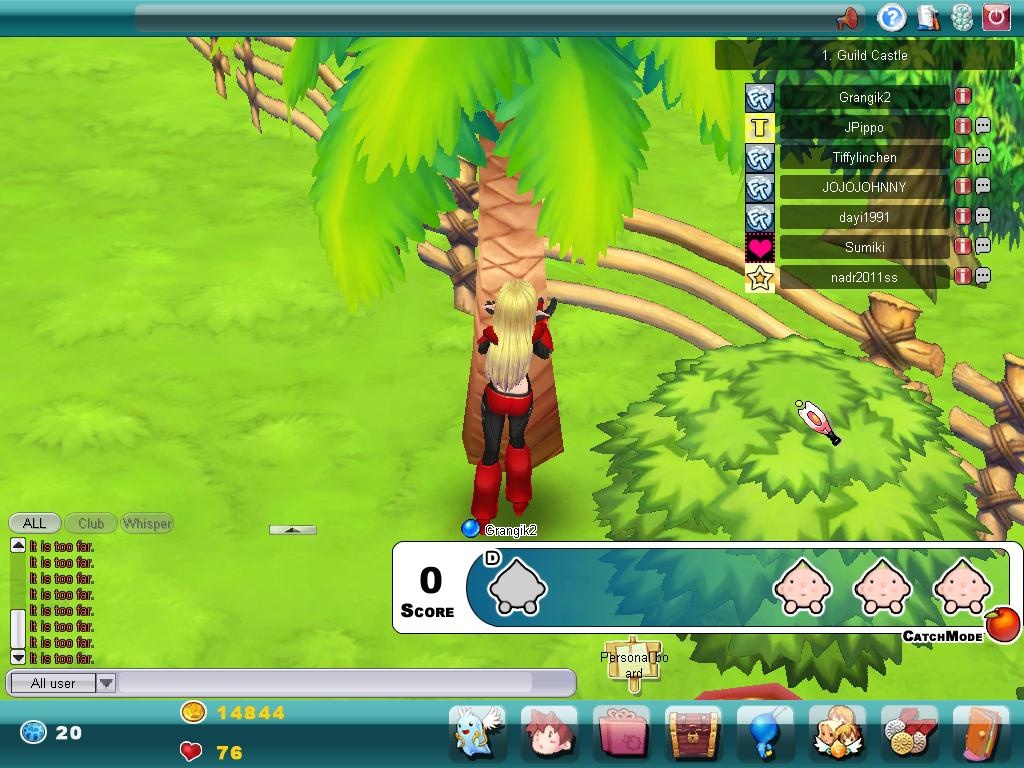1024x768 pixels.
Task: Switch to the Whisper chat tab
Action: (x=147, y=523)
